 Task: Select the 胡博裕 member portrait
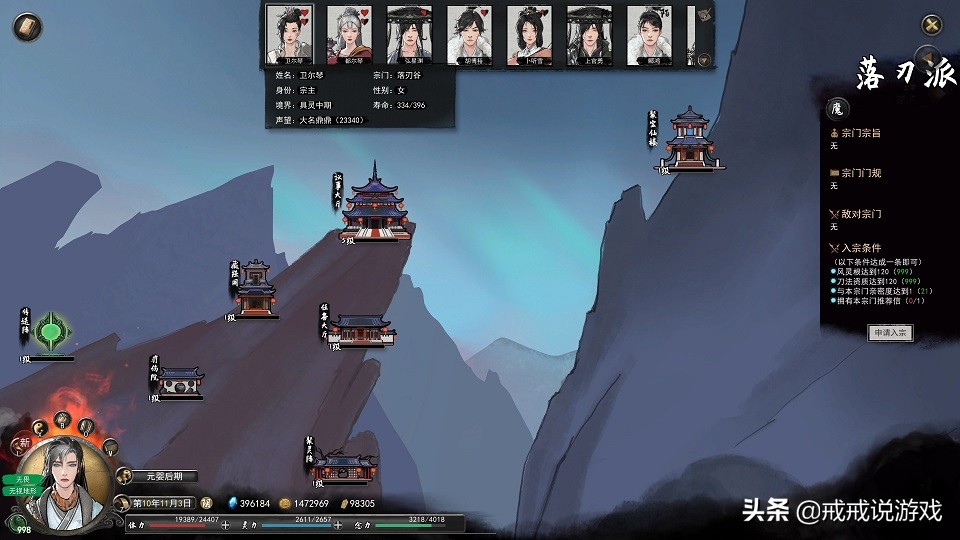tap(470, 32)
